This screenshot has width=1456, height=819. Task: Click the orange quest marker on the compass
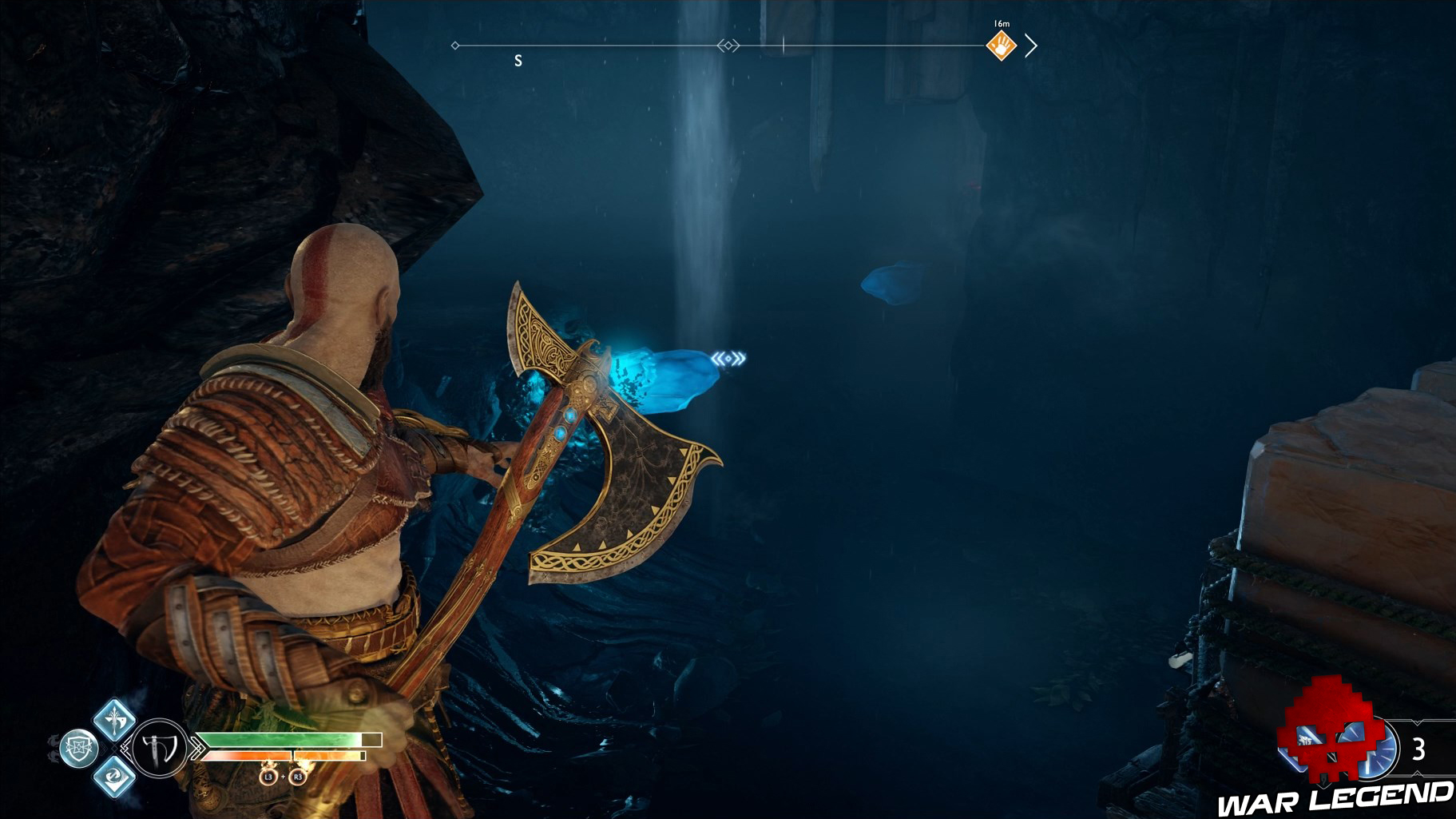1000,45
